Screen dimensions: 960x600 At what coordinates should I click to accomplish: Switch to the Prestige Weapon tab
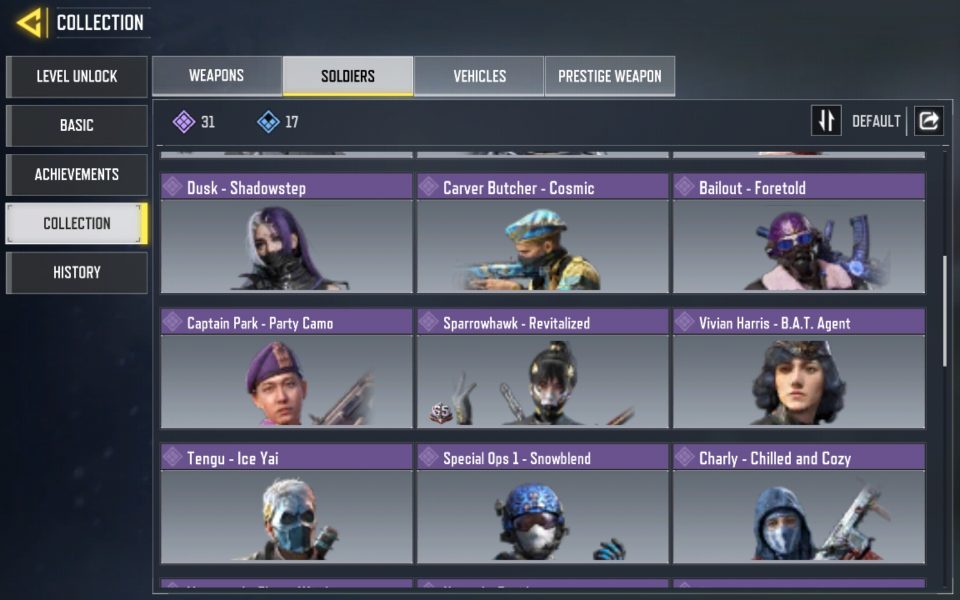click(x=609, y=76)
